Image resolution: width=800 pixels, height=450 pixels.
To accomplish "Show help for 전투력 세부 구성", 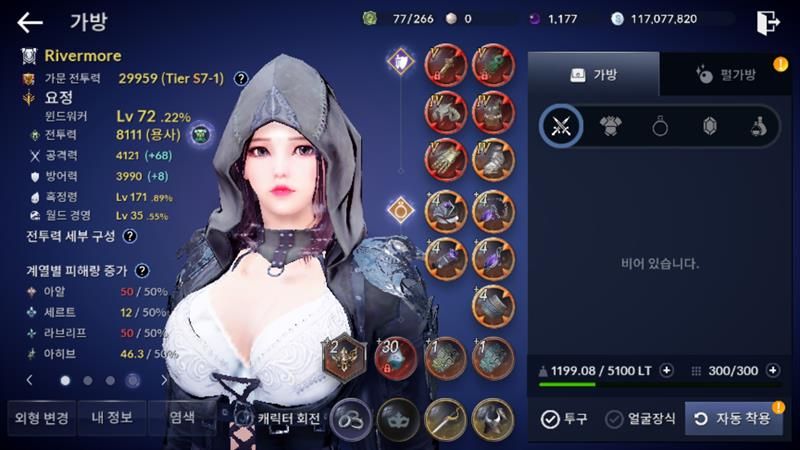I will [x=130, y=236].
